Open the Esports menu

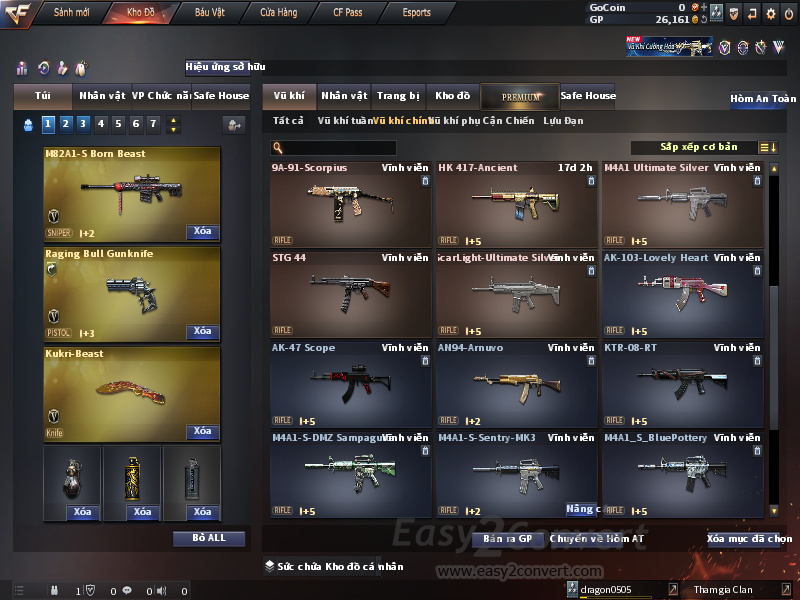416,13
